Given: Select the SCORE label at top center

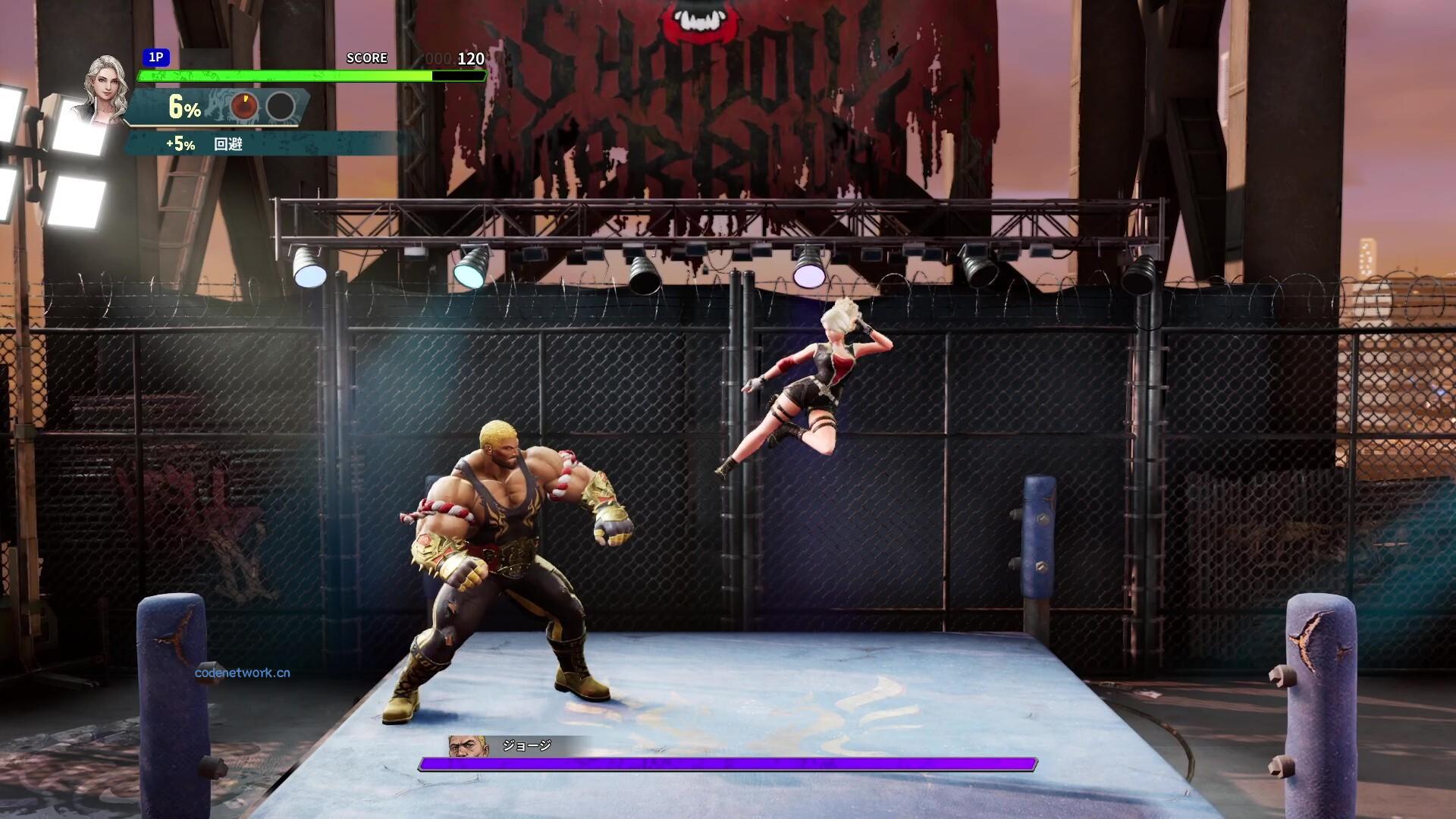Looking at the screenshot, I should click(x=367, y=58).
